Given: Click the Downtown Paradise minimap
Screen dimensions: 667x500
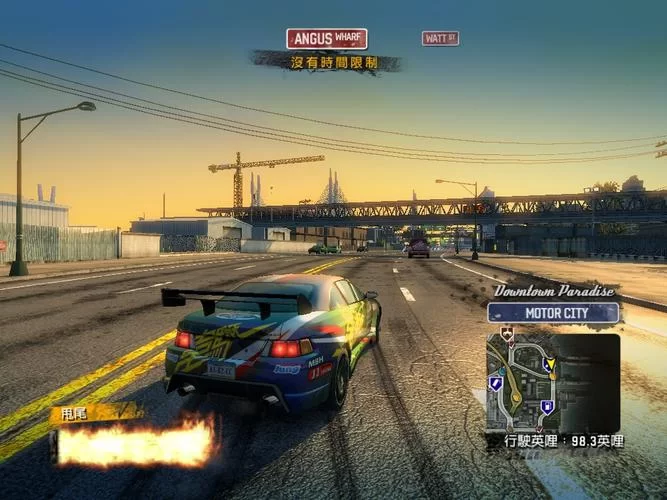Looking at the screenshot, I should (x=553, y=382).
